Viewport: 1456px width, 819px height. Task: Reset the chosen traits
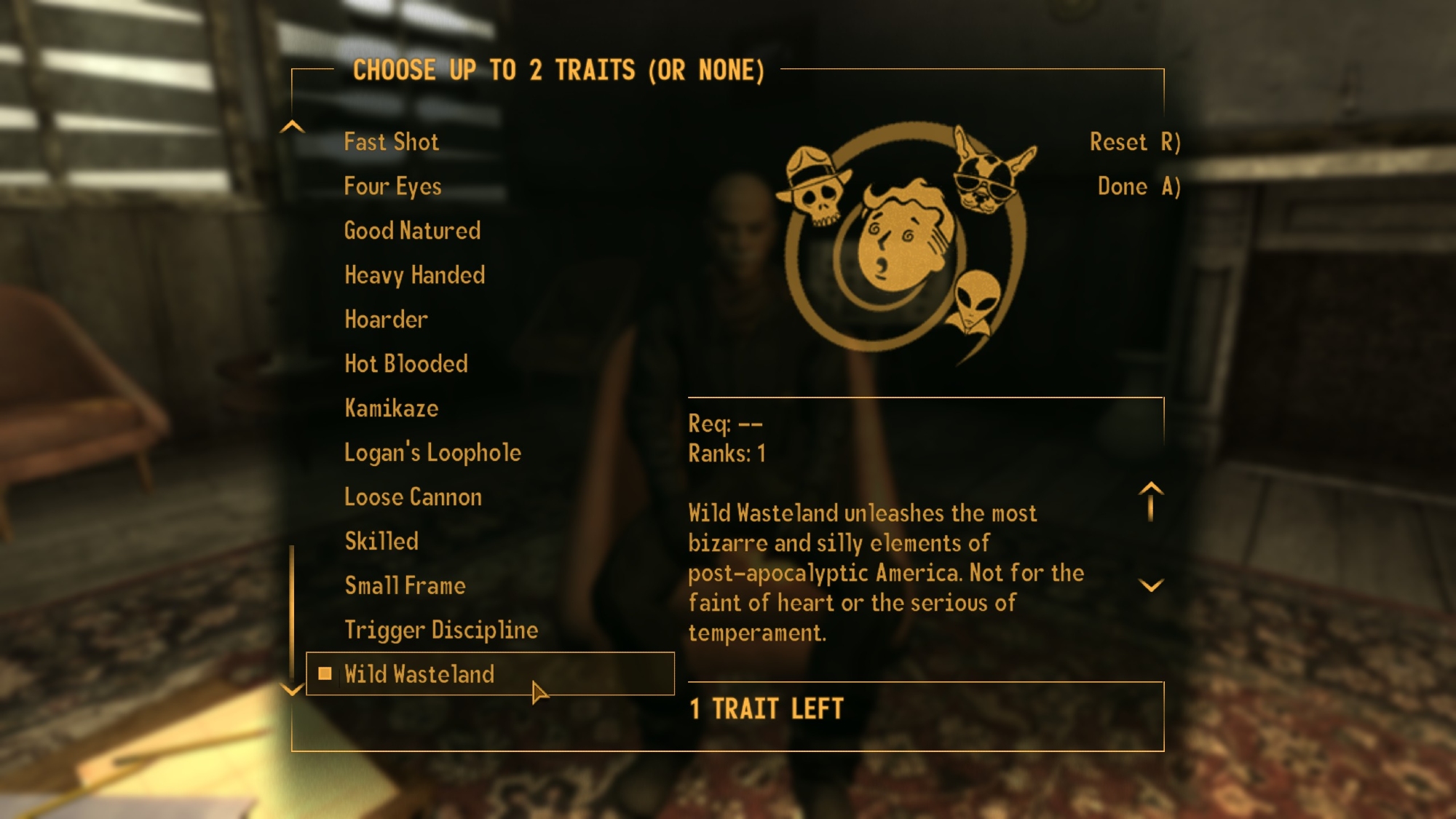point(1133,142)
